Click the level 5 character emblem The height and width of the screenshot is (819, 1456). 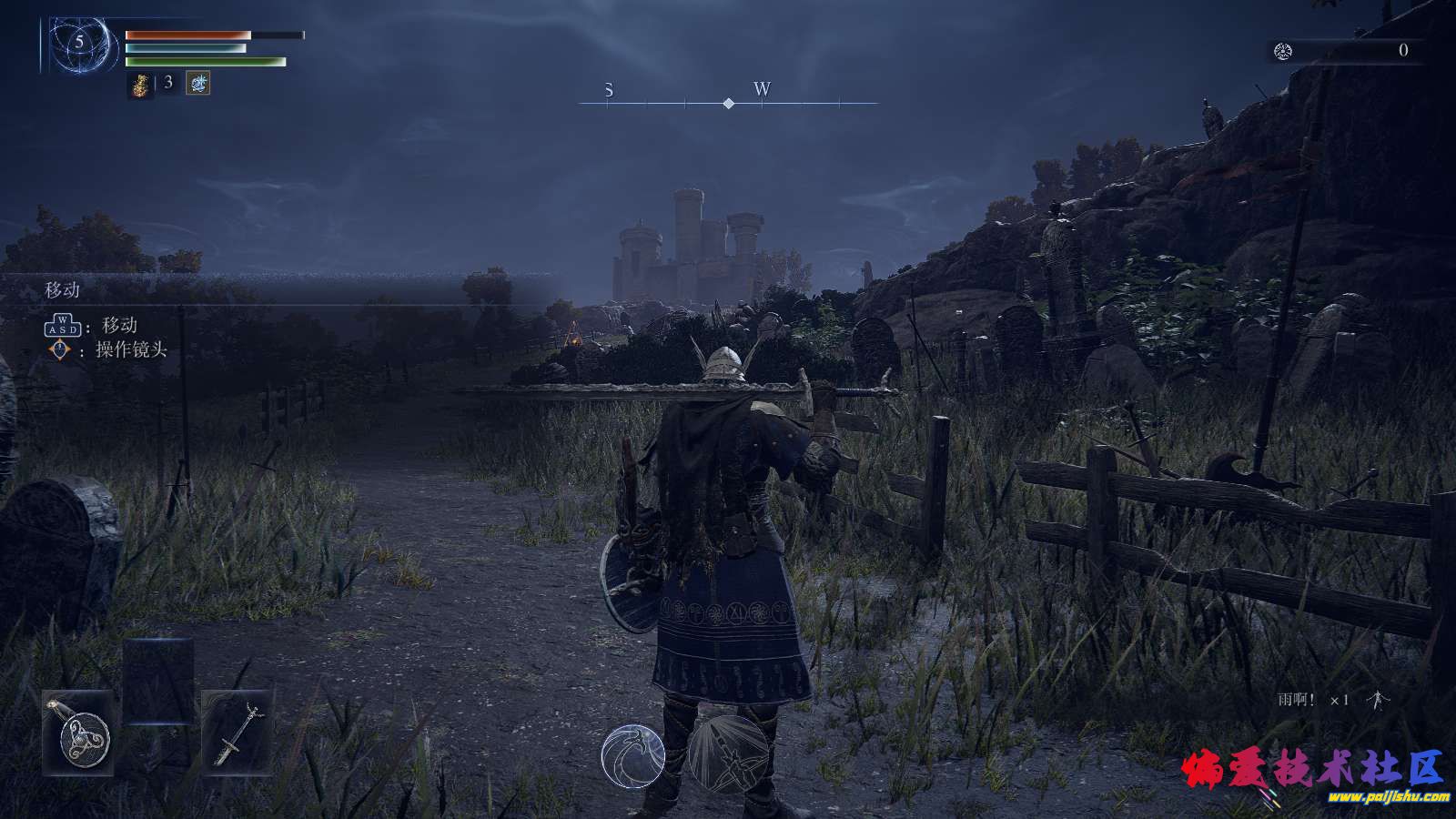click(80, 44)
